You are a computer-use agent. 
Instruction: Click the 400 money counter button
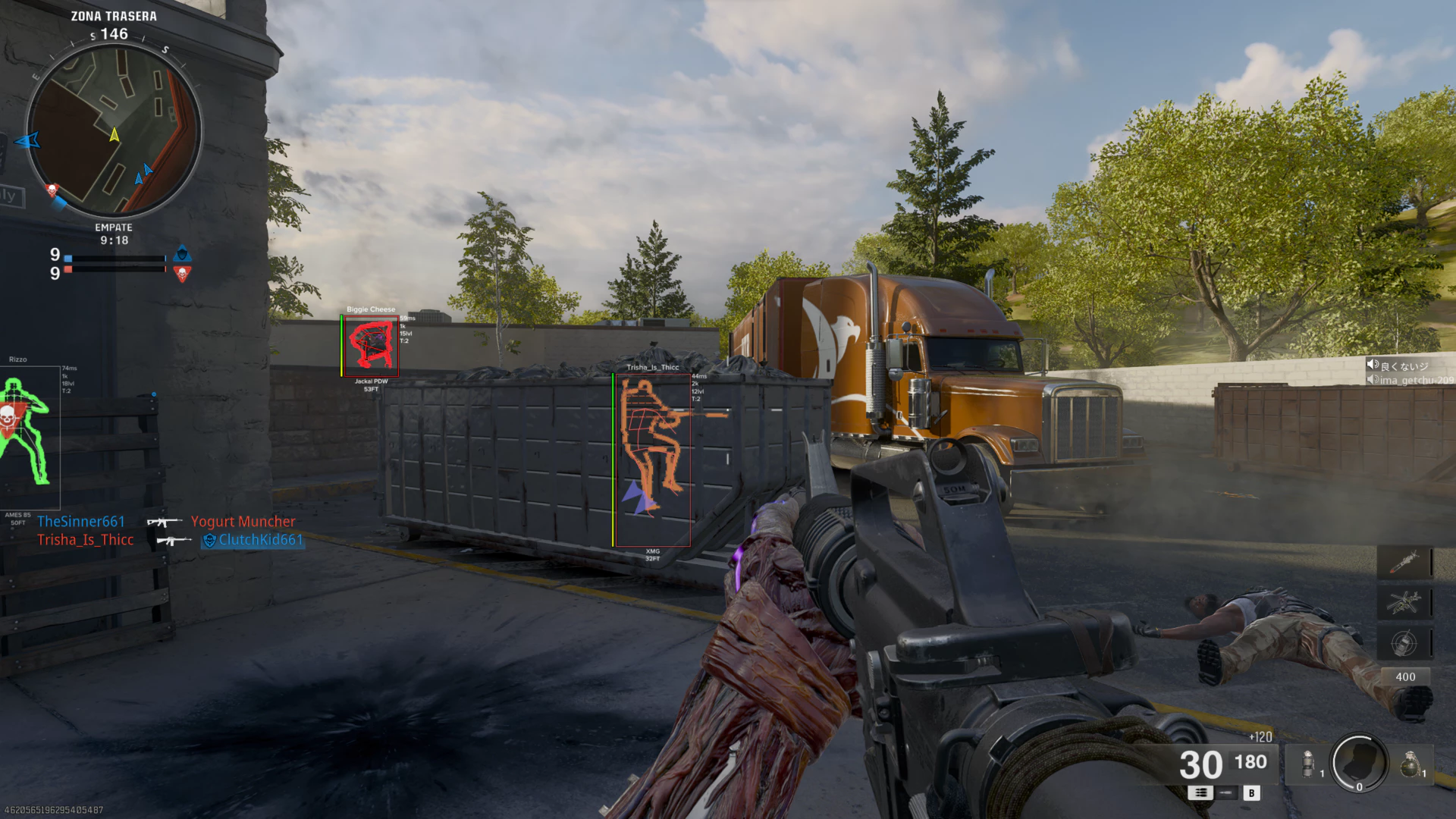pyautogui.click(x=1404, y=676)
